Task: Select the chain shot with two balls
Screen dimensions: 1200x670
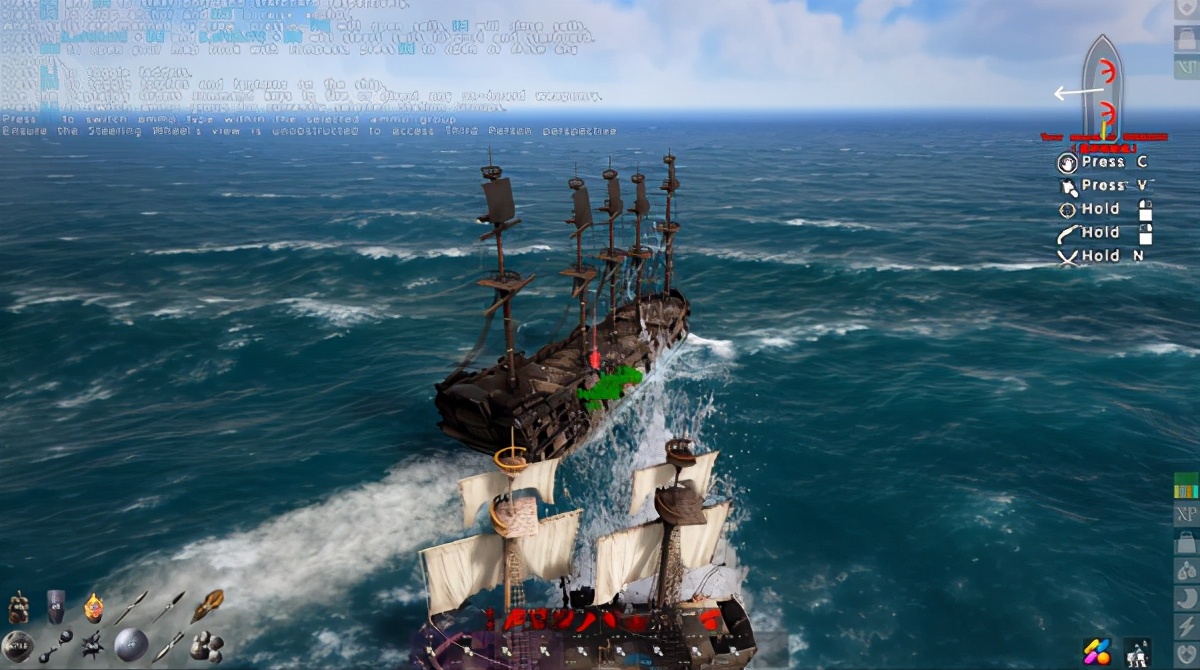Action: (x=55, y=646)
